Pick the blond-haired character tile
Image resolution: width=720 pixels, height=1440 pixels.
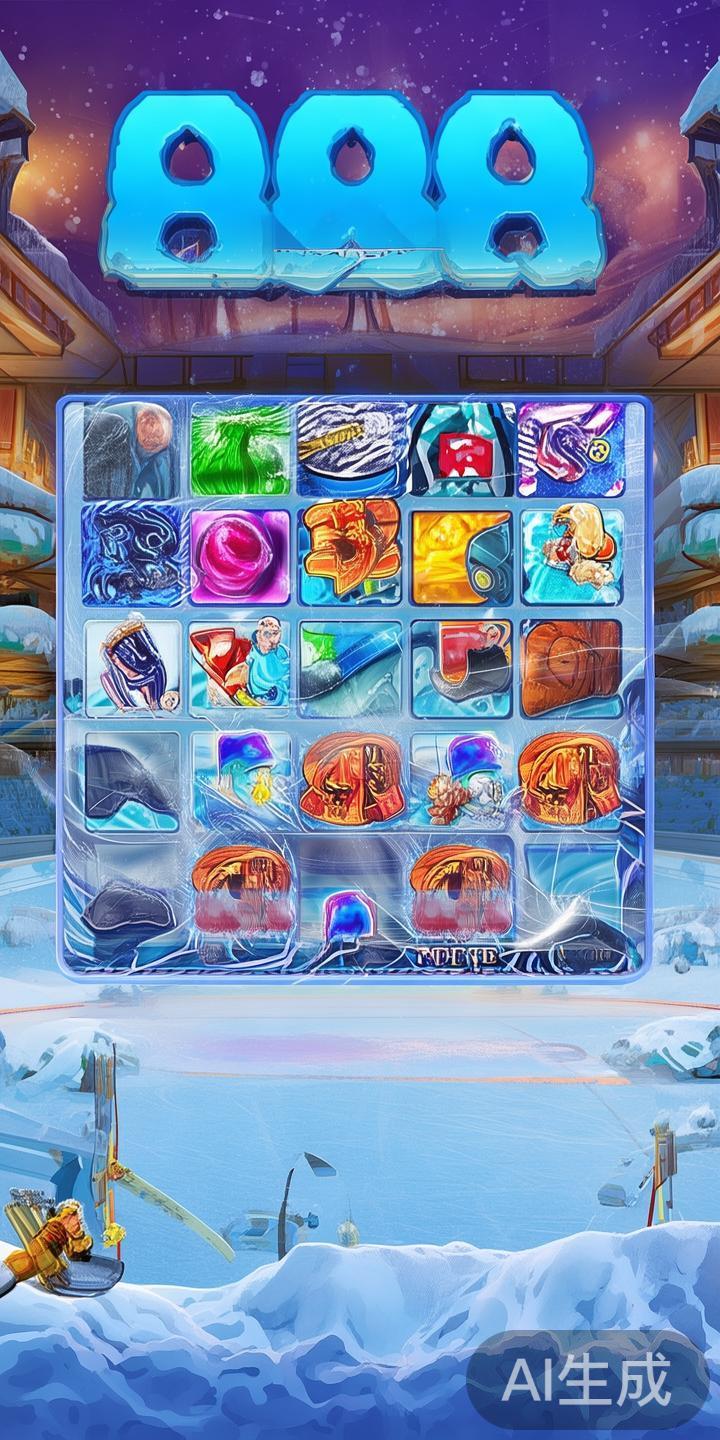point(571,555)
